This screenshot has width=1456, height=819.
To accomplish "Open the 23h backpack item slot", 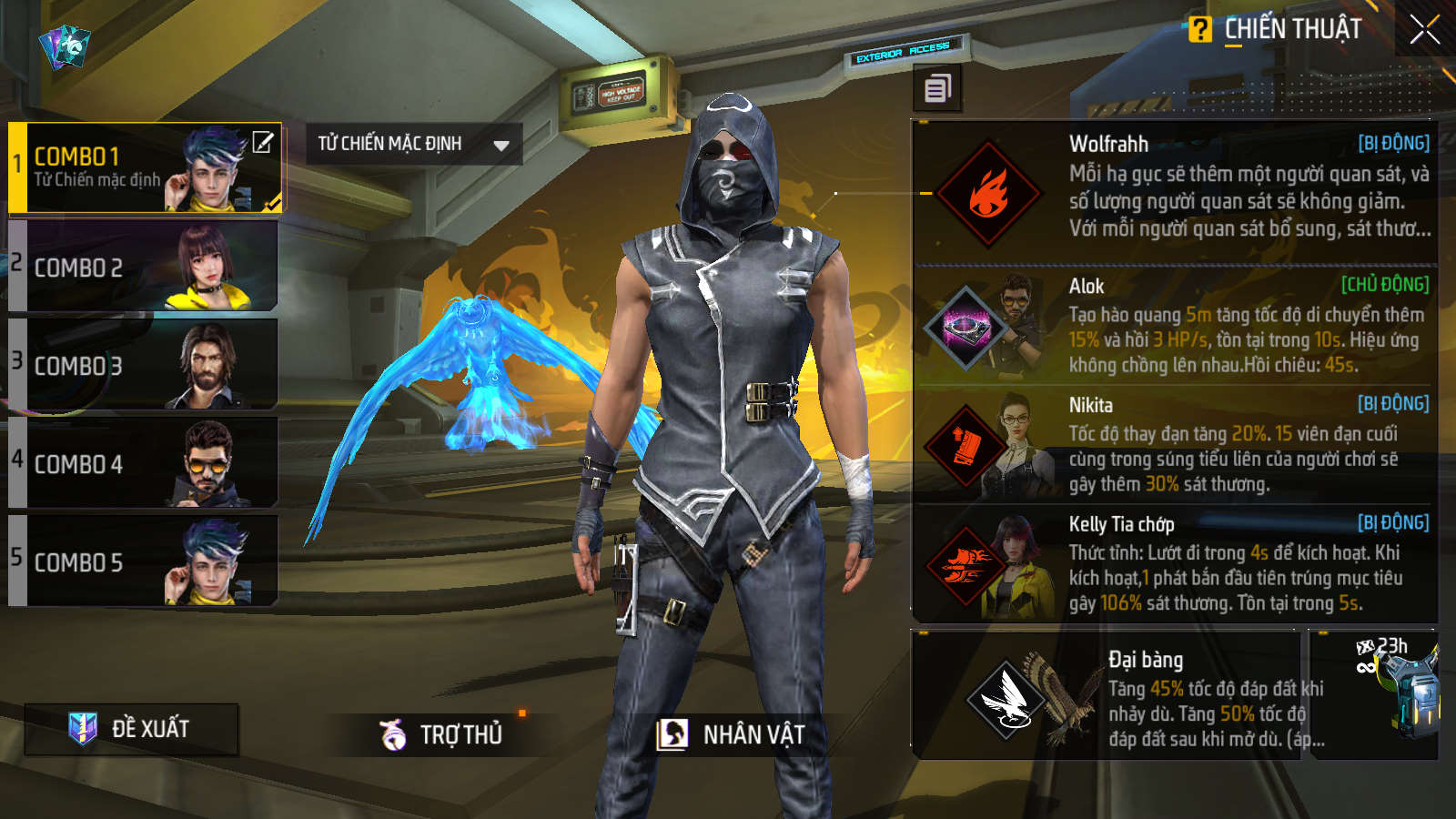I will (x=1374, y=695).
